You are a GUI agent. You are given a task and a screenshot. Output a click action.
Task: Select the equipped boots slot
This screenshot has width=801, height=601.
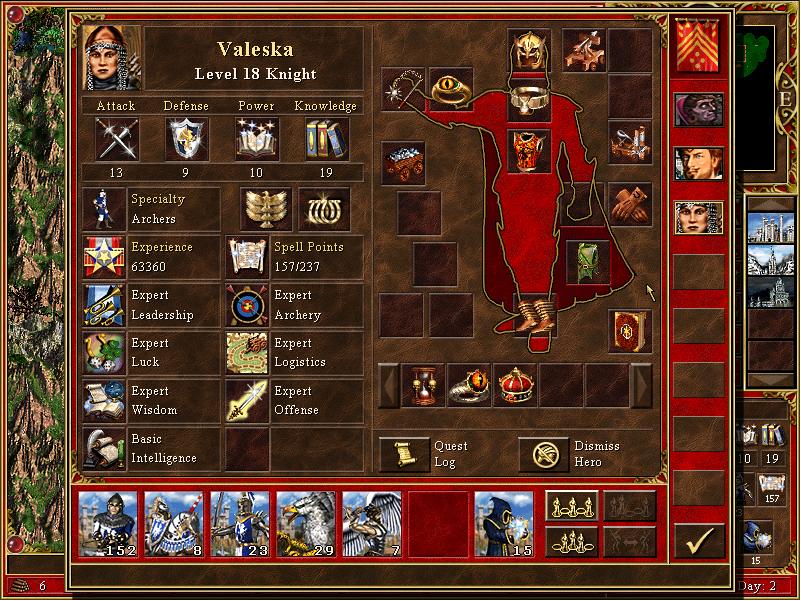click(x=532, y=311)
